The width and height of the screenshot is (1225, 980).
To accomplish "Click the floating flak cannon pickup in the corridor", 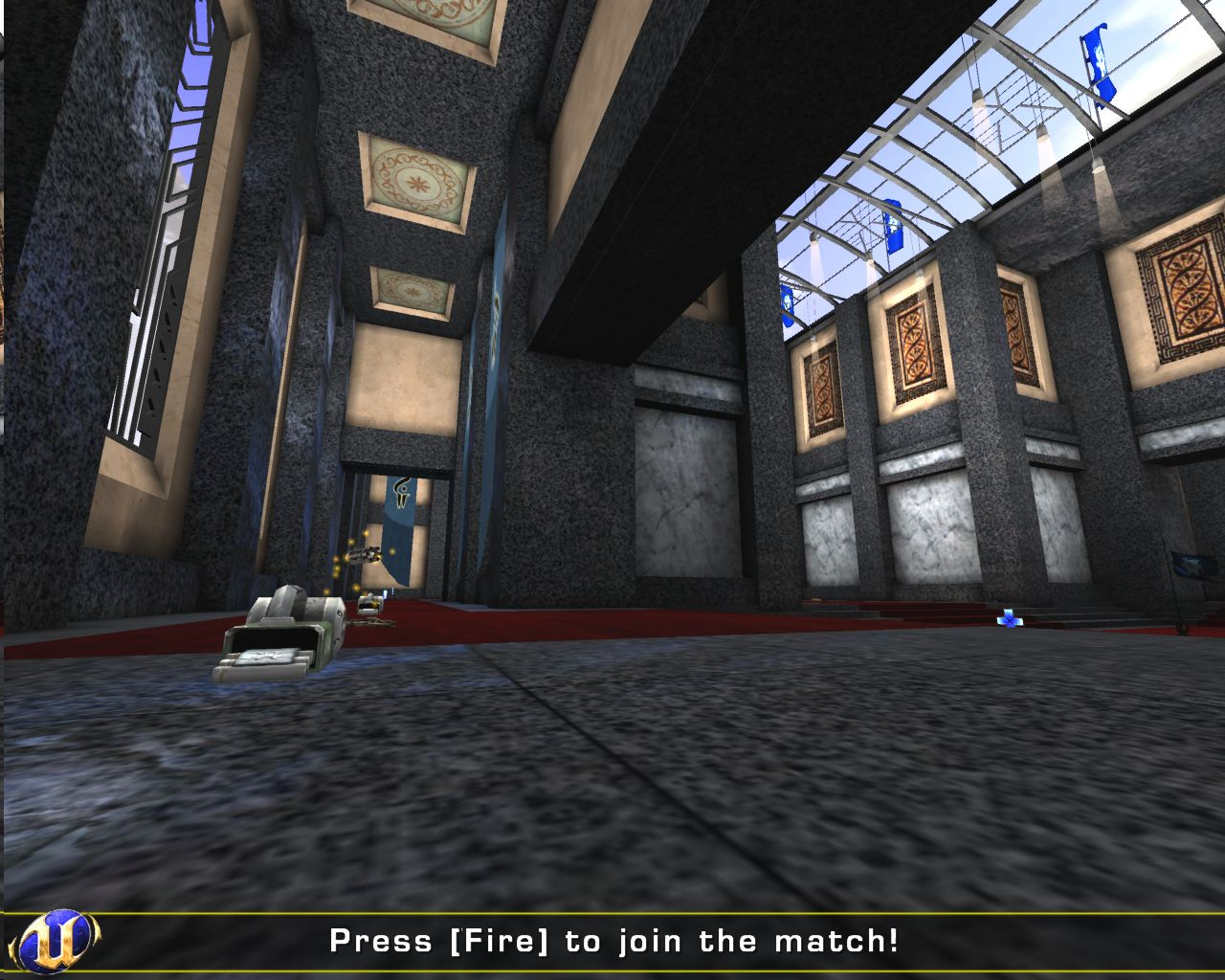I will tap(364, 553).
